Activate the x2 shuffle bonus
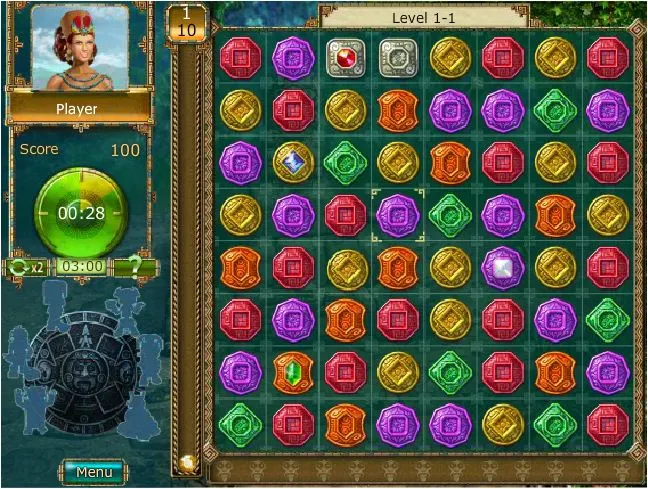This screenshot has width=648, height=489. pos(27,267)
